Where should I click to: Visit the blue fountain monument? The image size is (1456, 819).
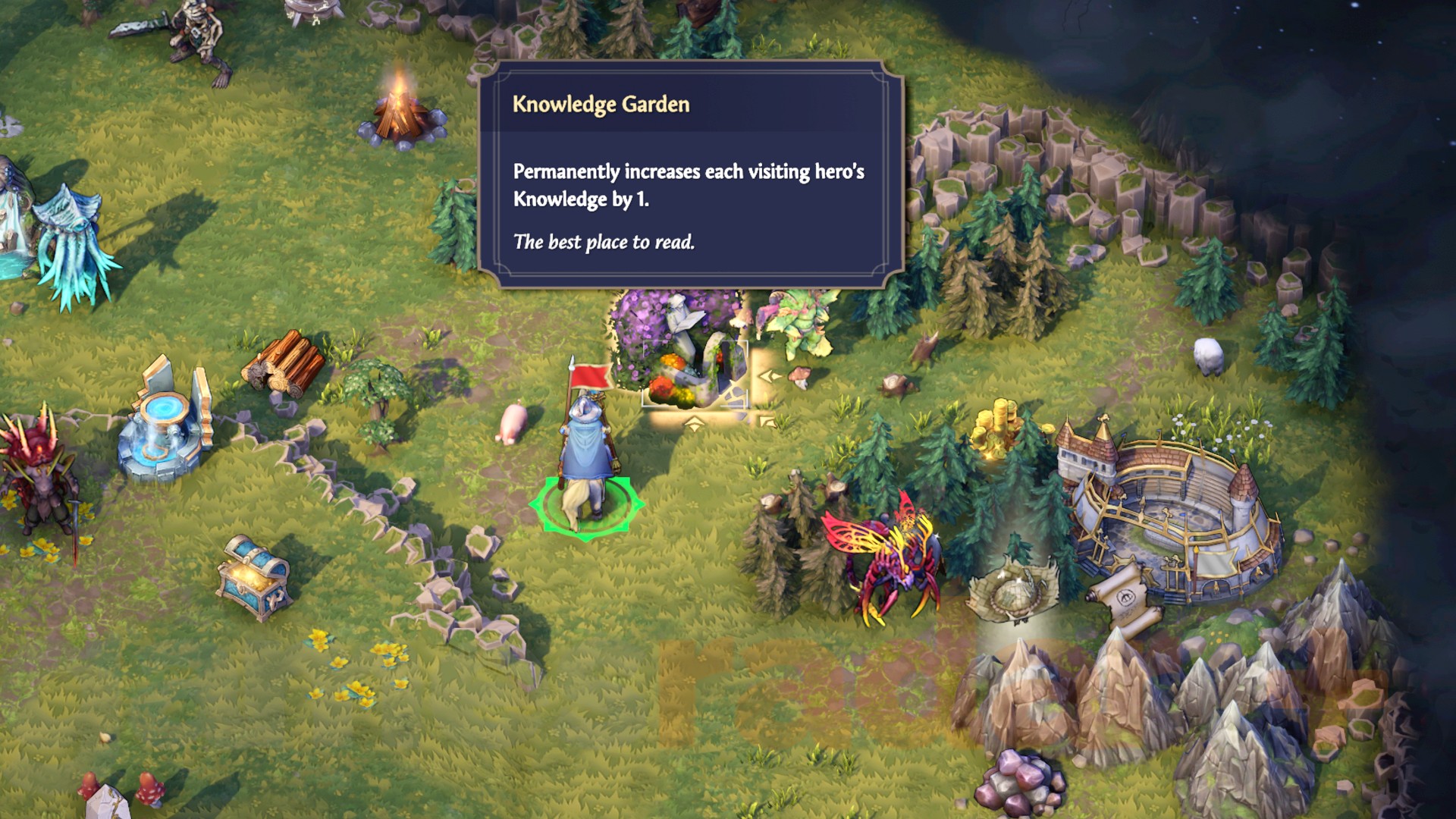[163, 428]
